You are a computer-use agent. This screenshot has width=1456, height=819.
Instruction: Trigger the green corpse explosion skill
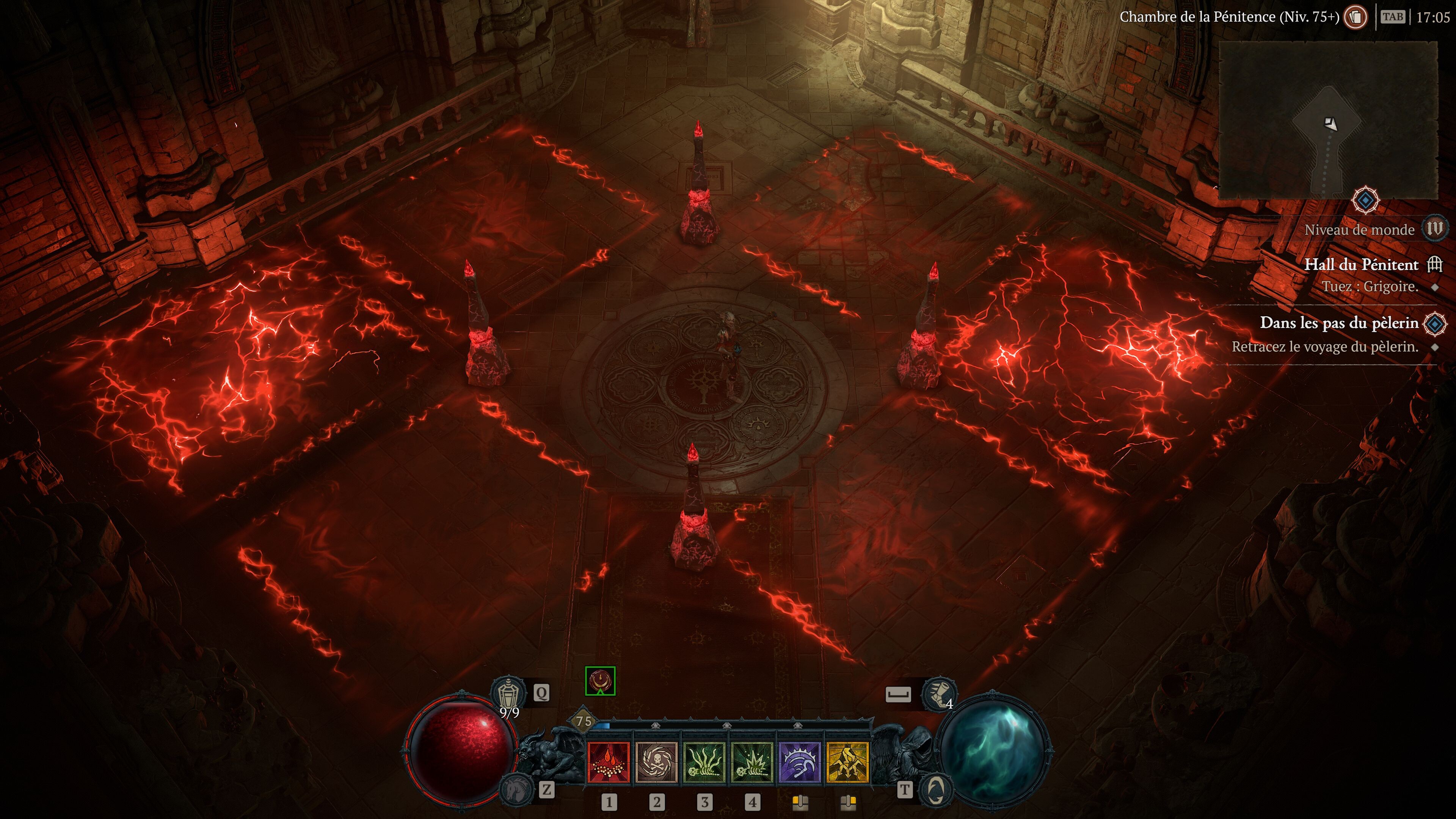point(752,763)
